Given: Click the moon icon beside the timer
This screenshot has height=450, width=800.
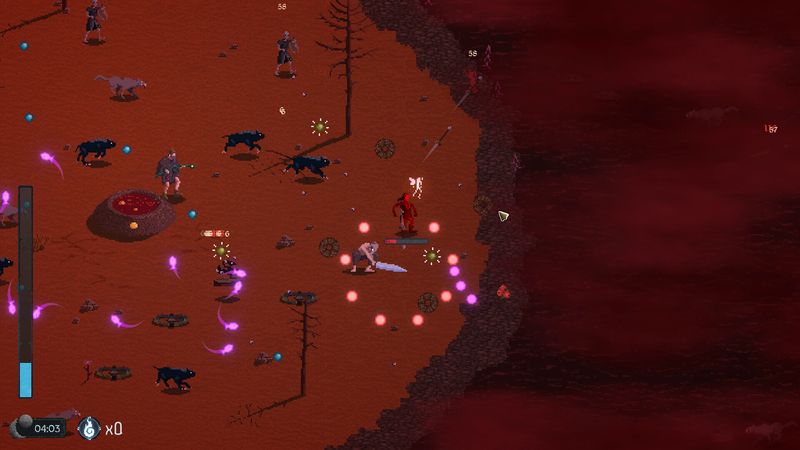Looking at the screenshot, I should click(21, 427).
